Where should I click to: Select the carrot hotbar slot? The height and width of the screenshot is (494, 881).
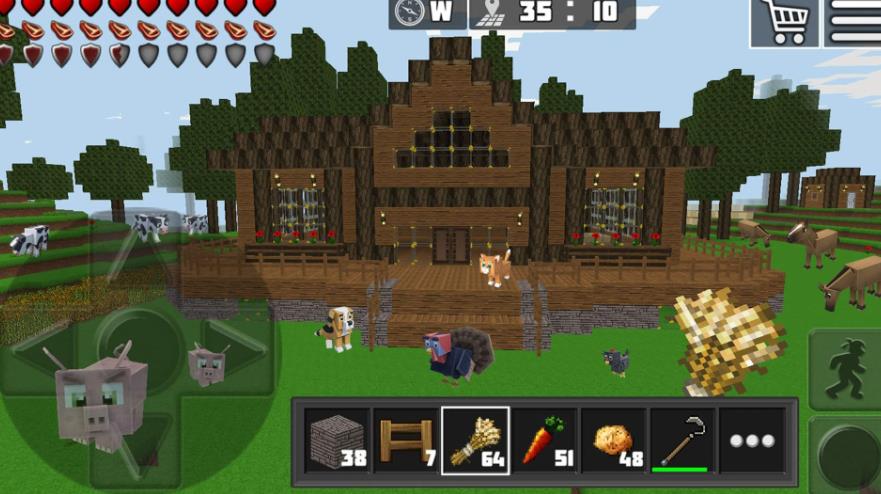[x=545, y=441]
